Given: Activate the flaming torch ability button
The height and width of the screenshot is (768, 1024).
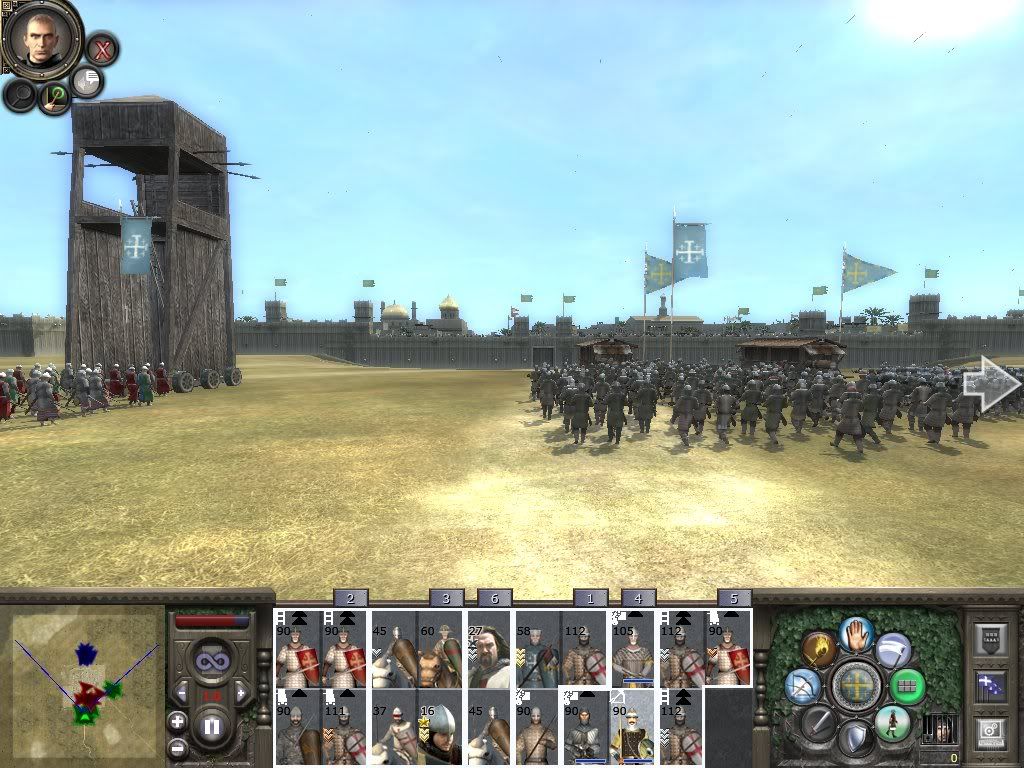Looking at the screenshot, I should [x=819, y=650].
